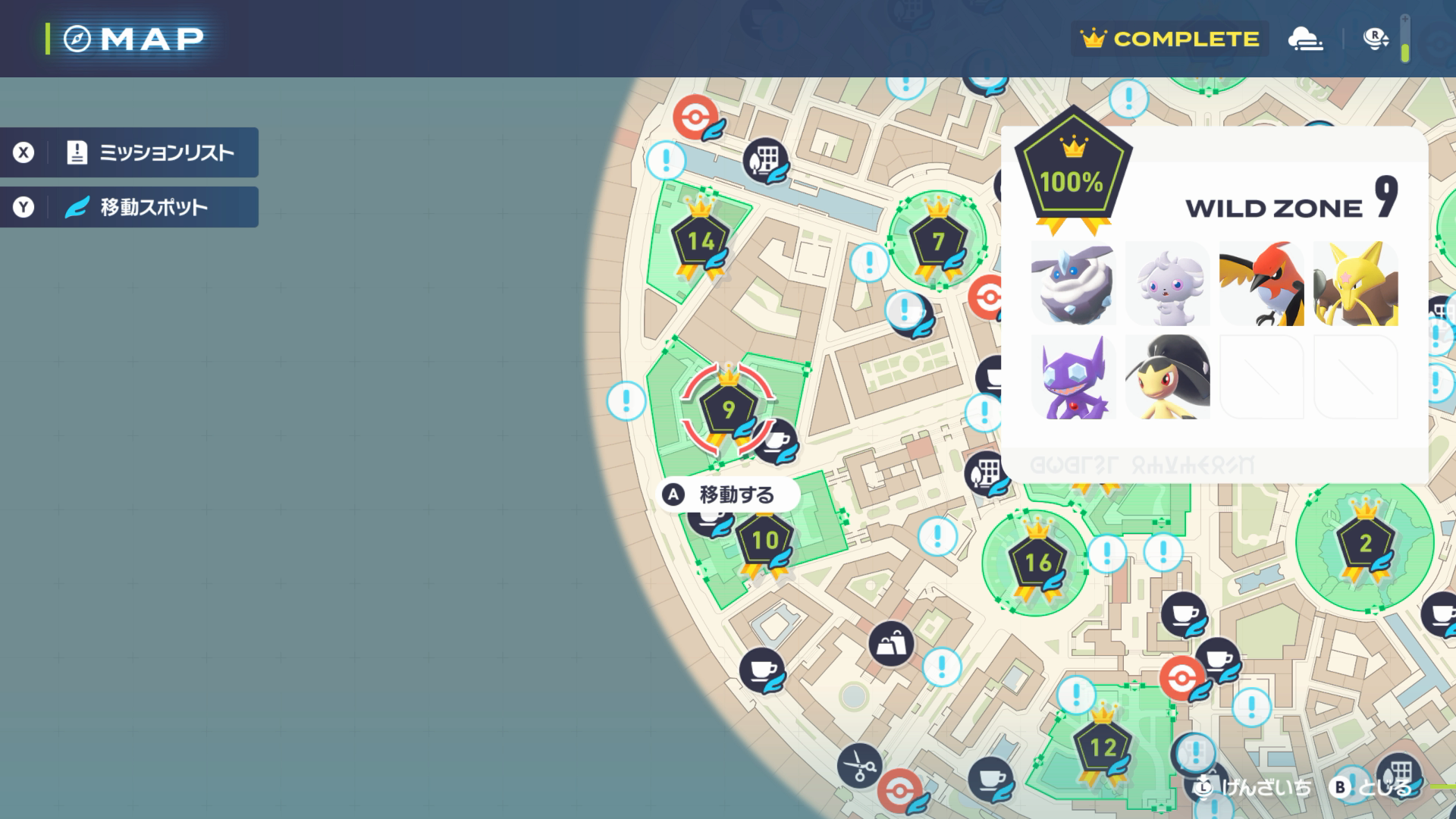View the Espurr portrait in zone panel

coord(1167,284)
